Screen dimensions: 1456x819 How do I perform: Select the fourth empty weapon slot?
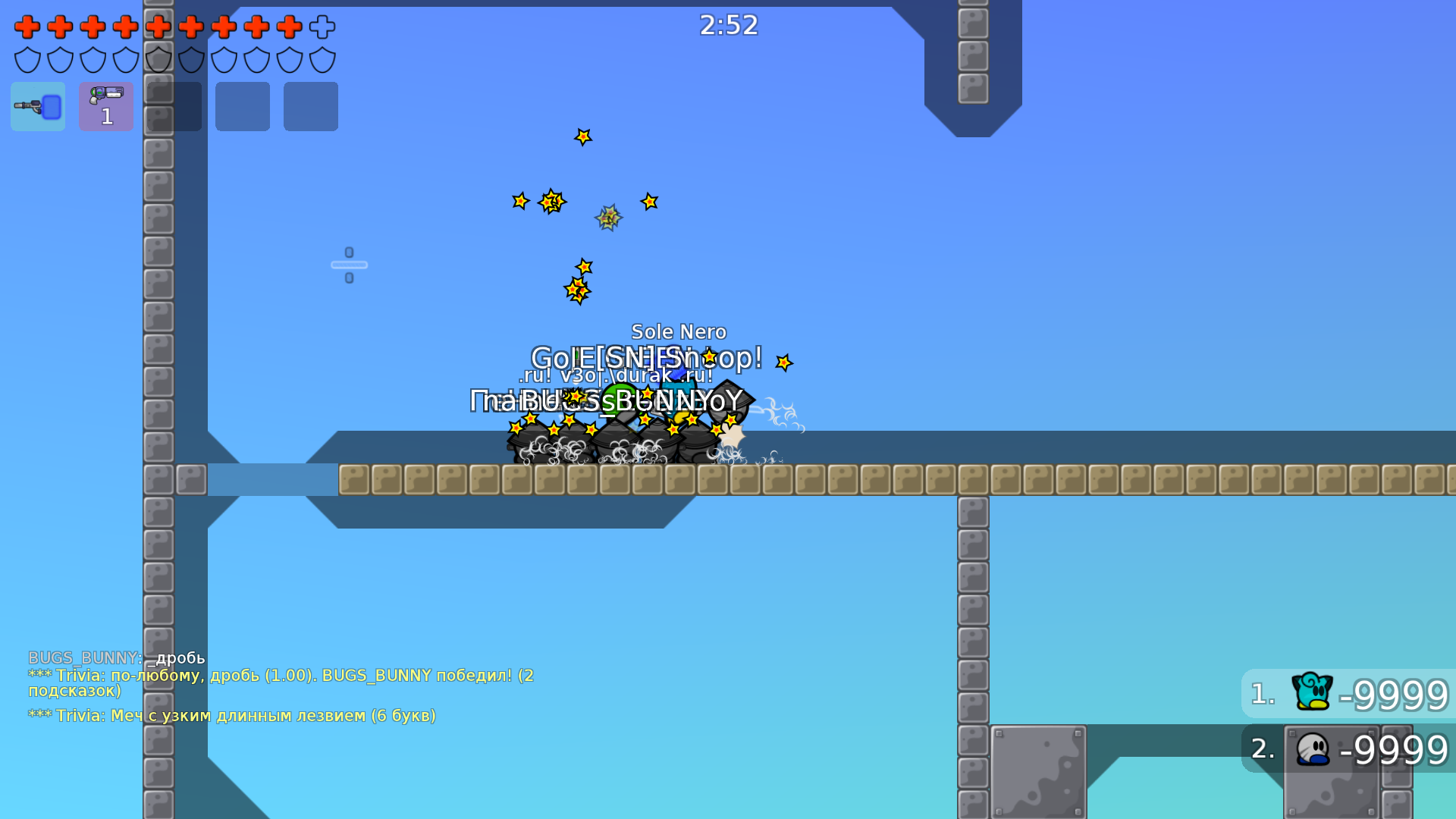(242, 106)
